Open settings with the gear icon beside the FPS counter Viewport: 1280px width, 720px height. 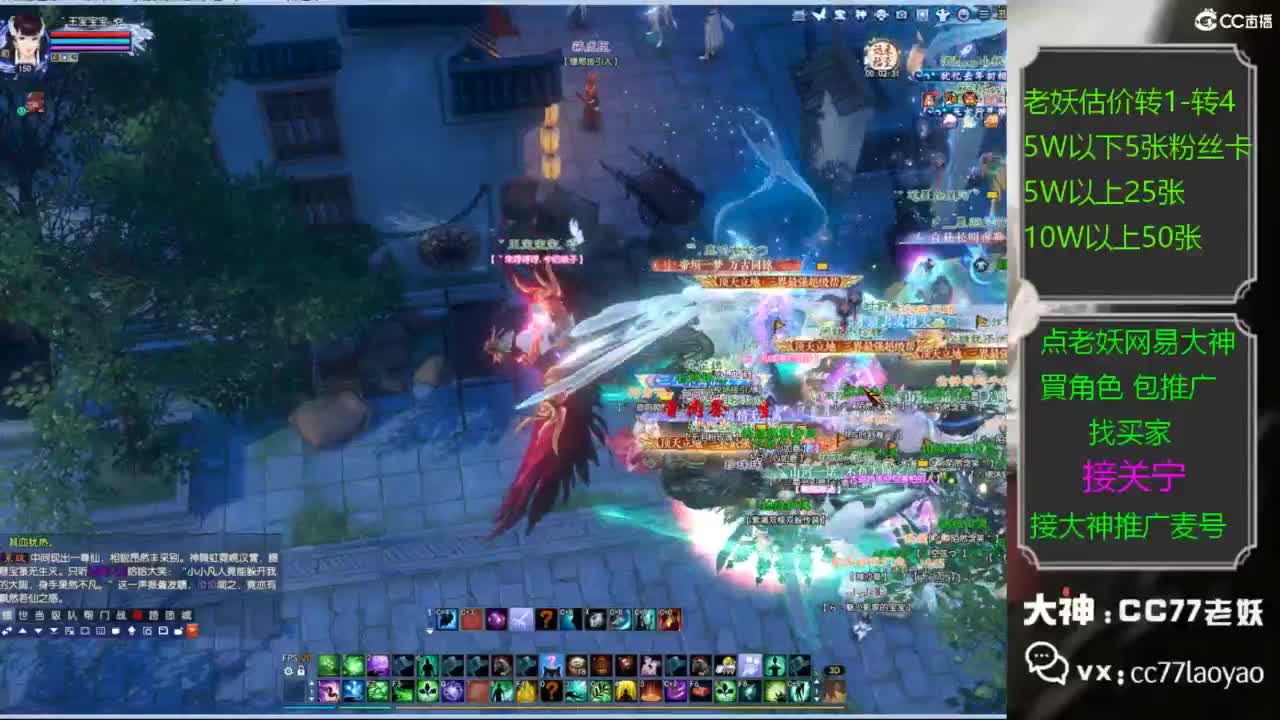click(288, 672)
